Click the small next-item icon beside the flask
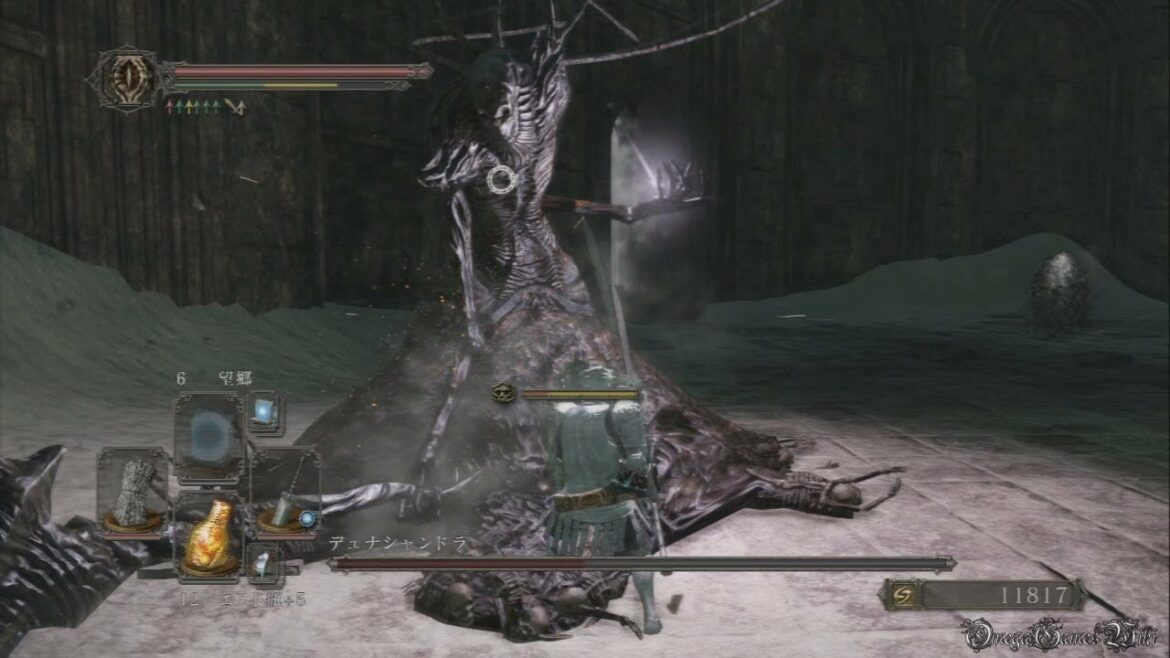Image resolution: width=1170 pixels, height=658 pixels. click(x=265, y=564)
